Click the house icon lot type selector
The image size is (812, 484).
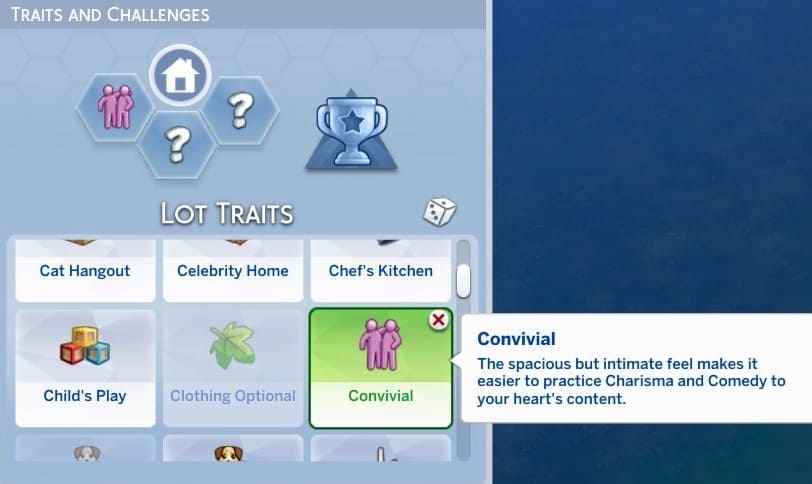pos(180,77)
